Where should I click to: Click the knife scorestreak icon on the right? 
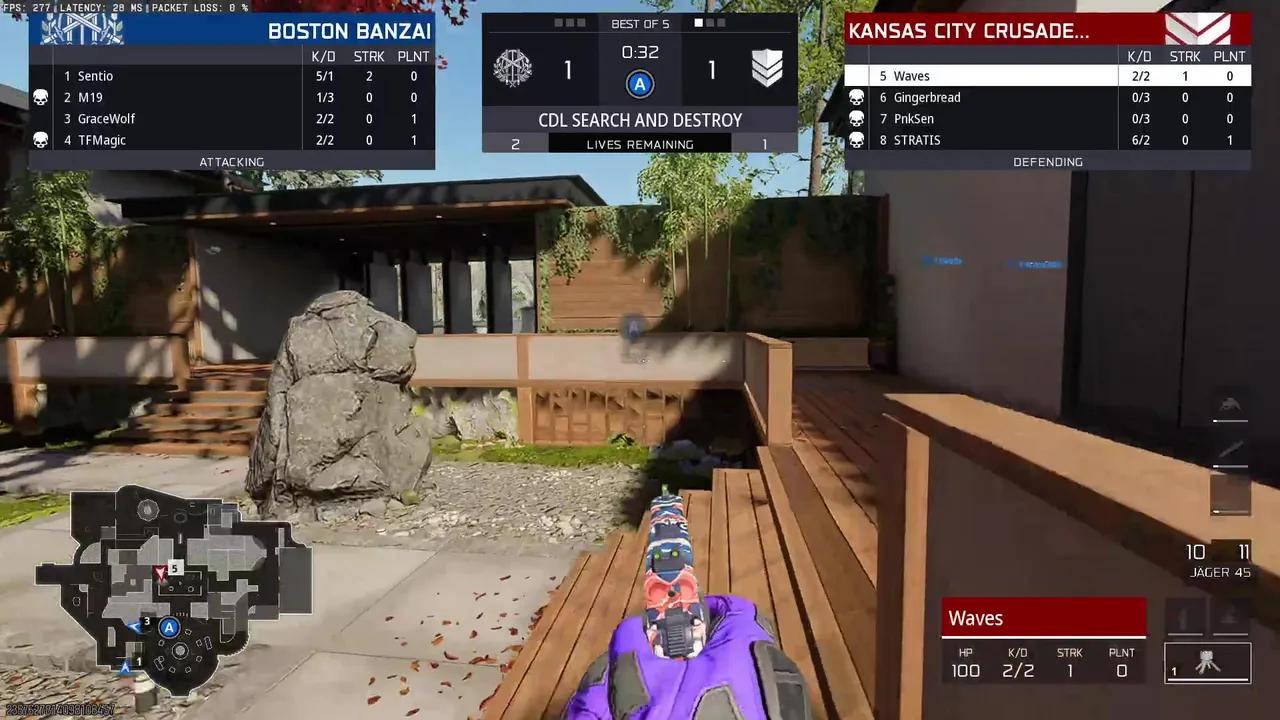tap(1229, 450)
